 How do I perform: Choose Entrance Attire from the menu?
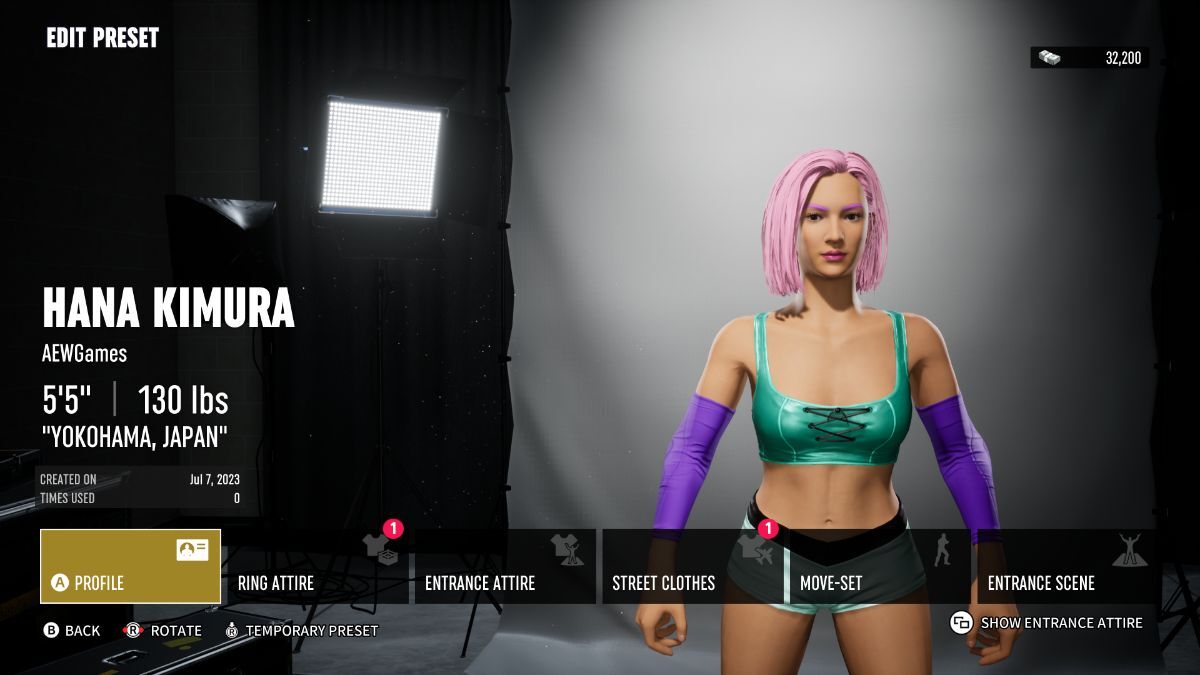click(x=505, y=567)
